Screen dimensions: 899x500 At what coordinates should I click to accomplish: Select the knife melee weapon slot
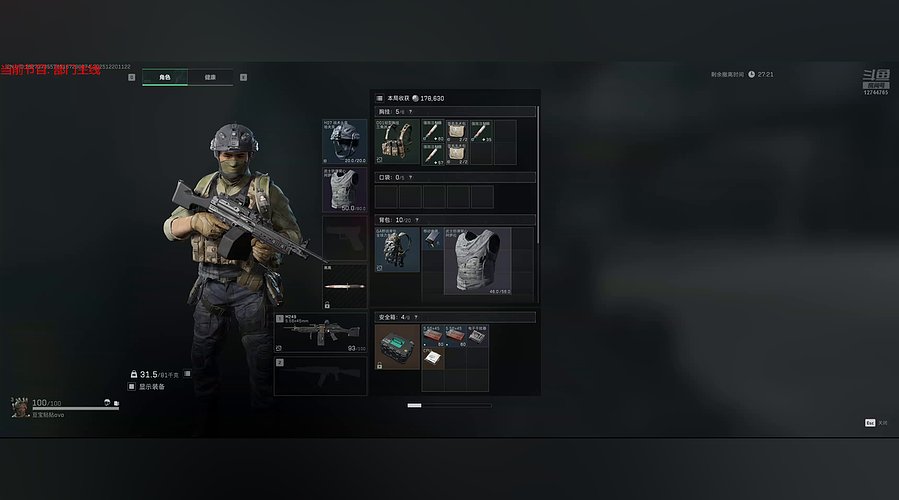(x=345, y=286)
